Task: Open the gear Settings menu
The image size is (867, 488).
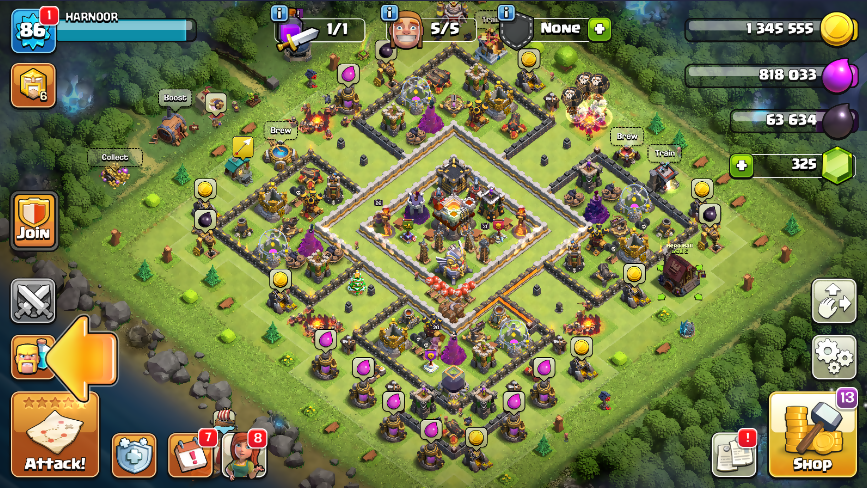Action: click(833, 356)
